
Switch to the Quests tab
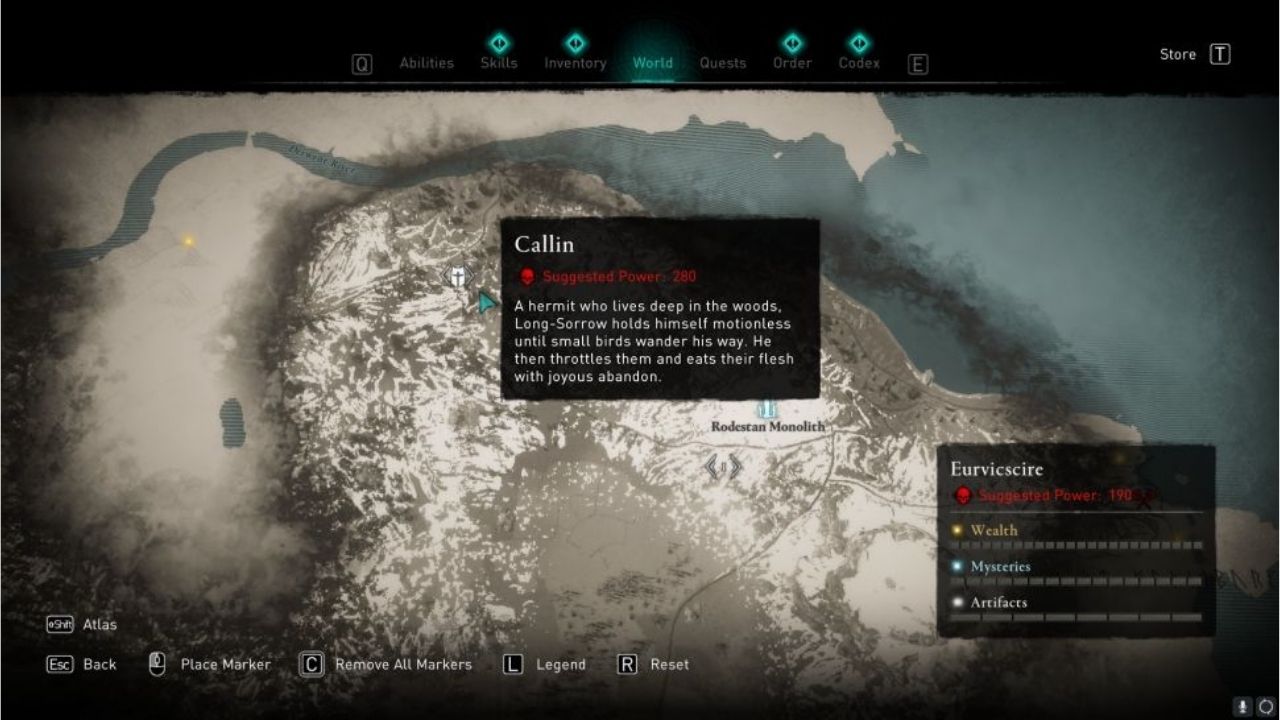(723, 62)
